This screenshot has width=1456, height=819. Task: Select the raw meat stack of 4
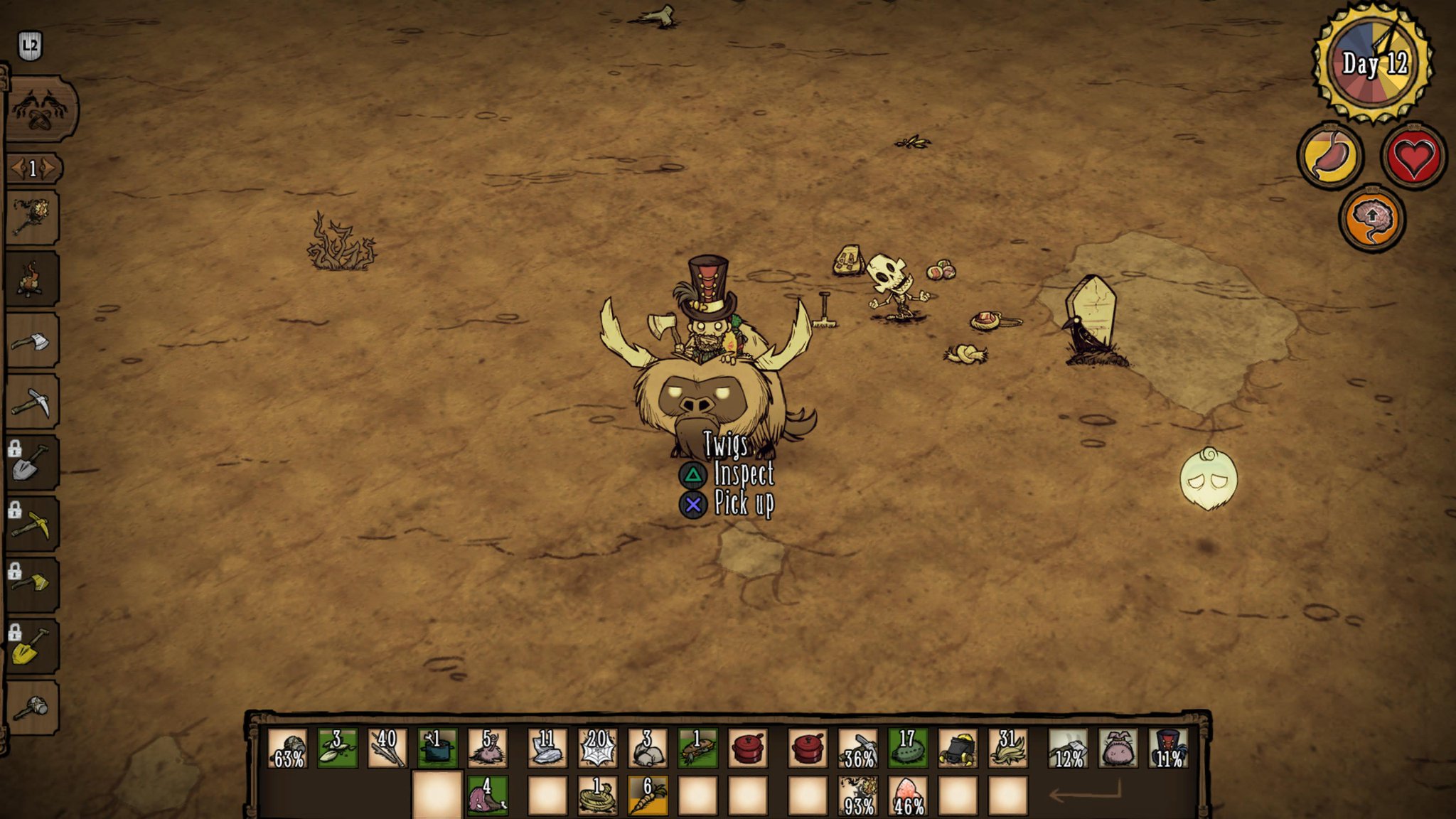click(x=487, y=796)
